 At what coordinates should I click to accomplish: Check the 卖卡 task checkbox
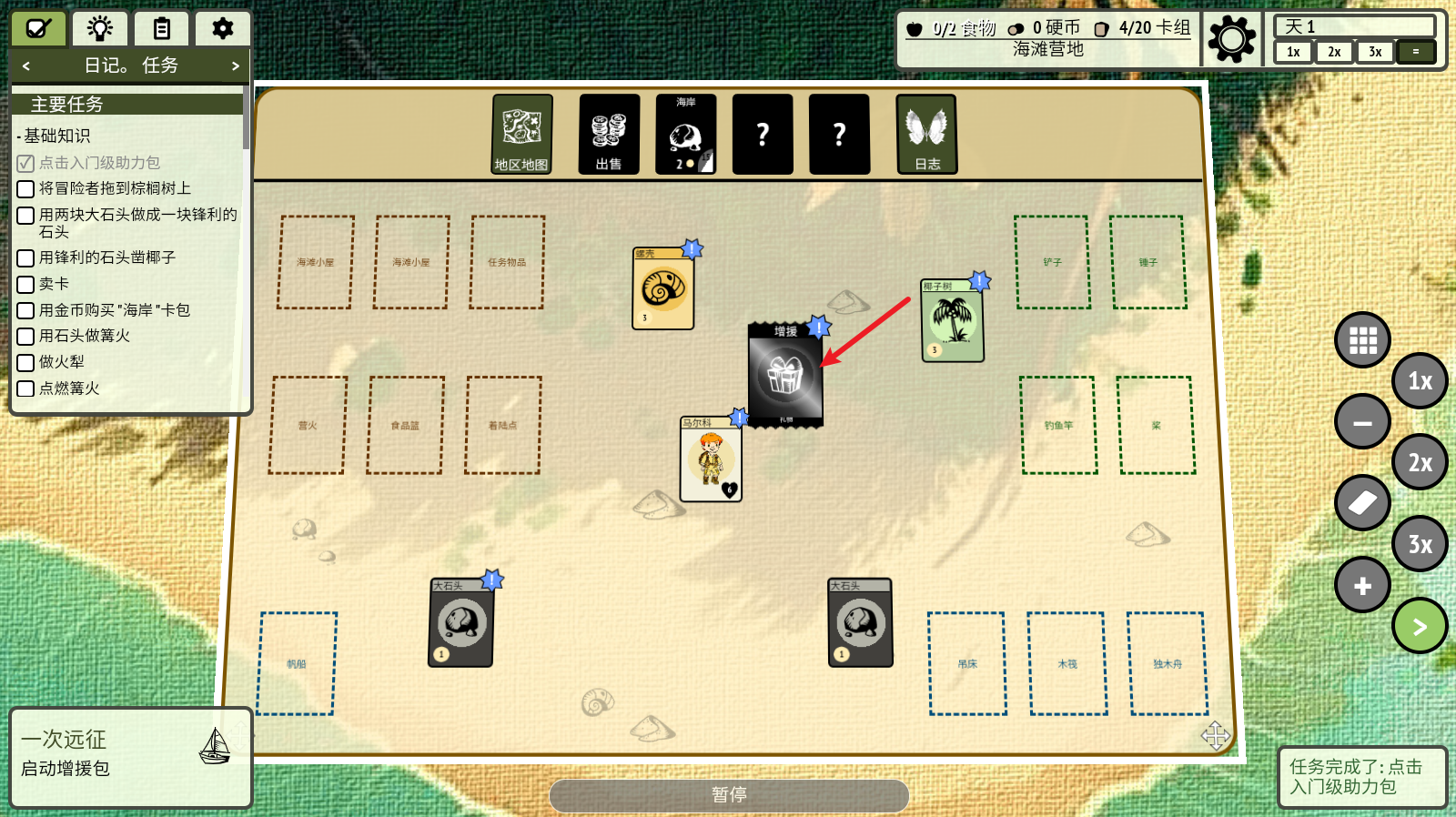point(25,284)
